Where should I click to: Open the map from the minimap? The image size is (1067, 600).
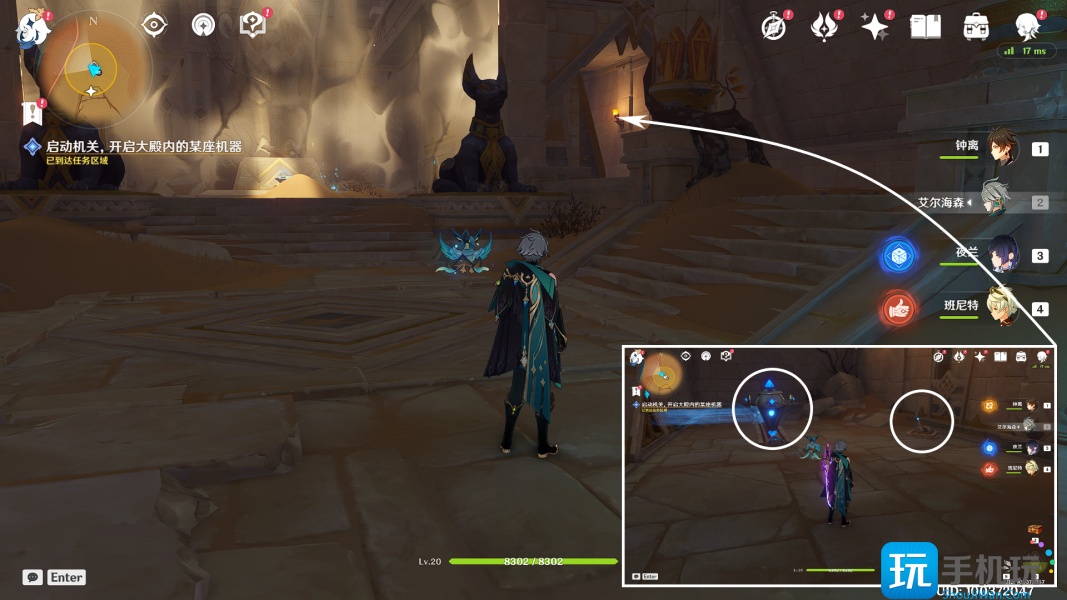91,70
